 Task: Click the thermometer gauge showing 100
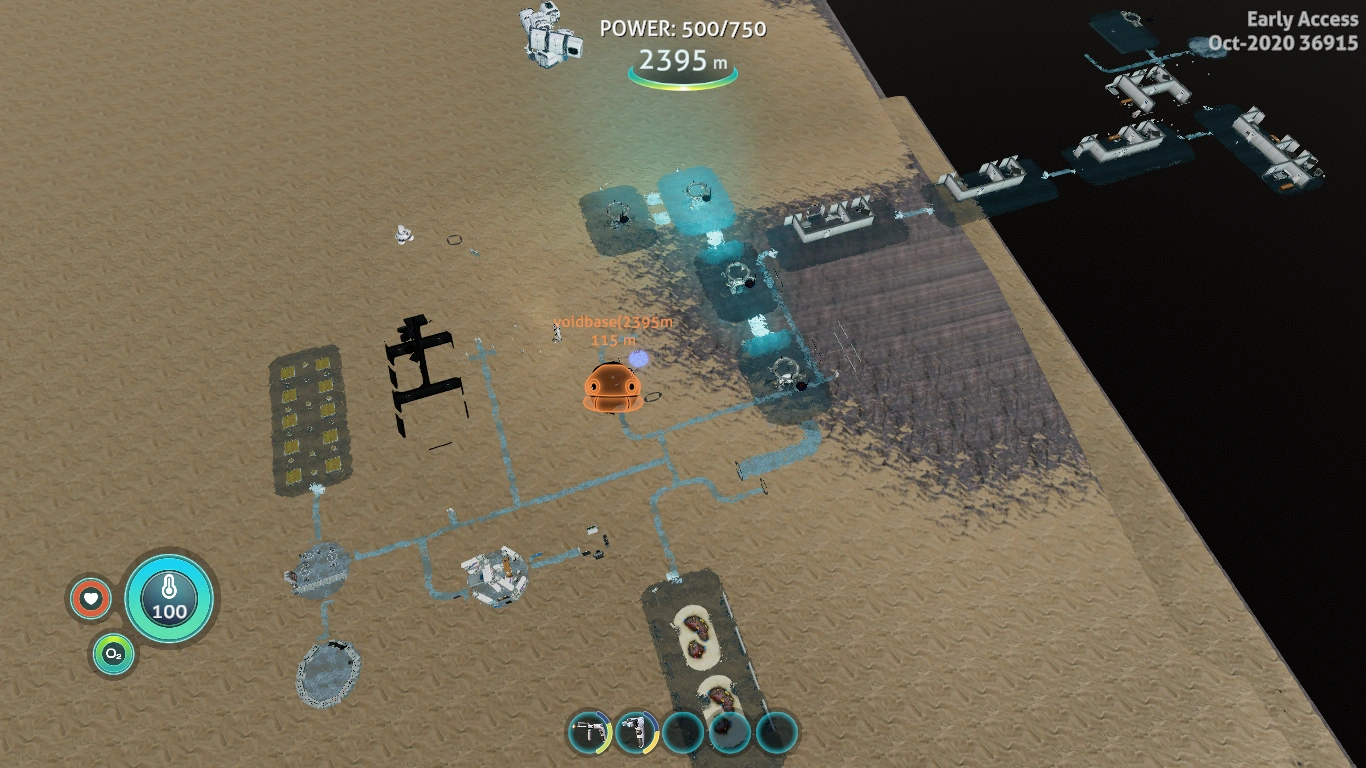click(170, 597)
